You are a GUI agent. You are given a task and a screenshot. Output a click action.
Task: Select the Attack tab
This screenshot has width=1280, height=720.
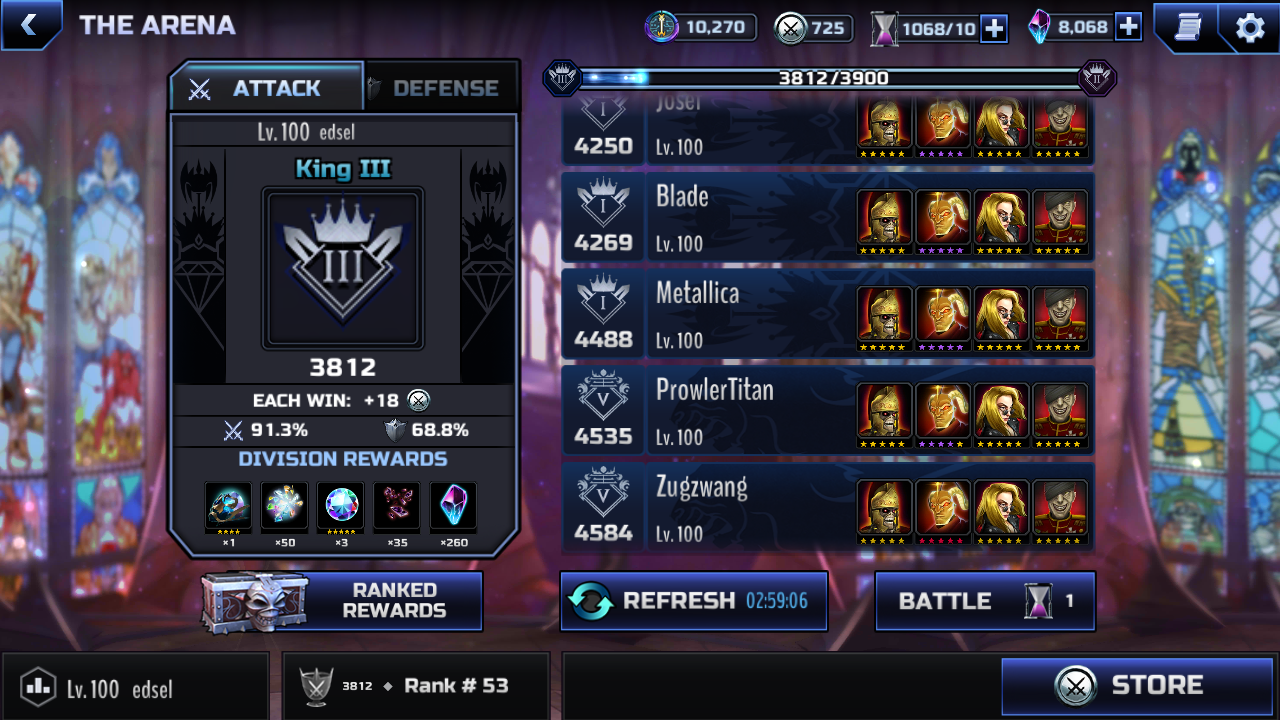[266, 88]
